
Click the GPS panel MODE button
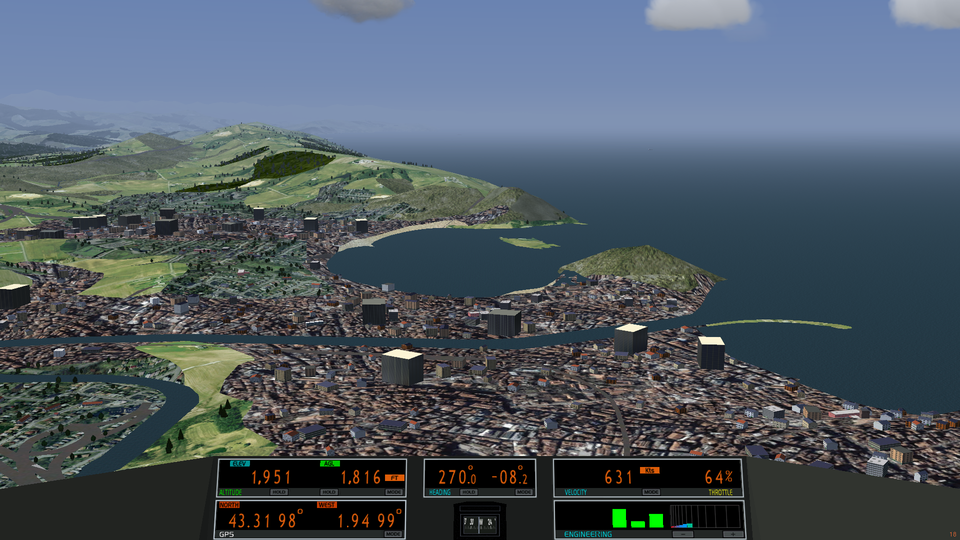[394, 534]
